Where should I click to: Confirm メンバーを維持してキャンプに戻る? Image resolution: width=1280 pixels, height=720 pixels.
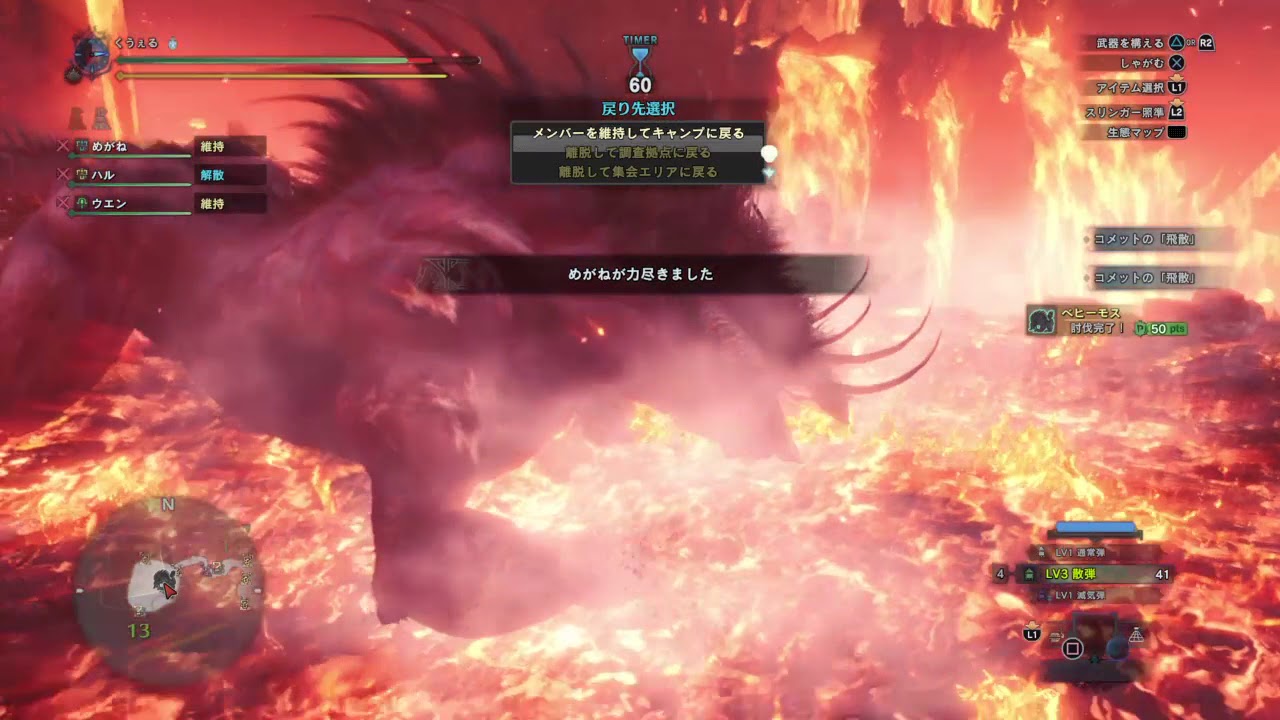point(640,133)
